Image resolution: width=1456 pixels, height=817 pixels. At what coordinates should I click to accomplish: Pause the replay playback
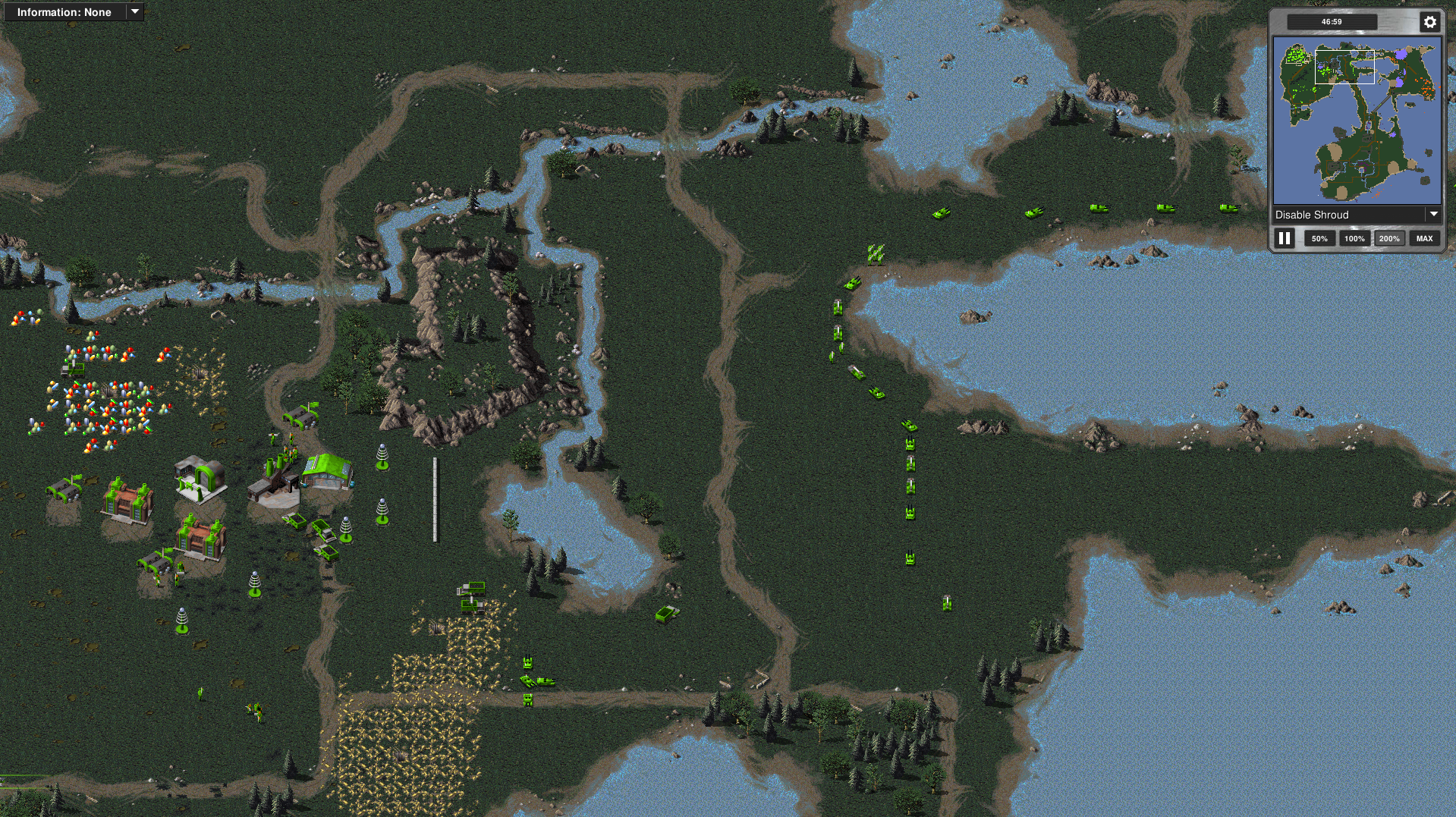point(1285,238)
